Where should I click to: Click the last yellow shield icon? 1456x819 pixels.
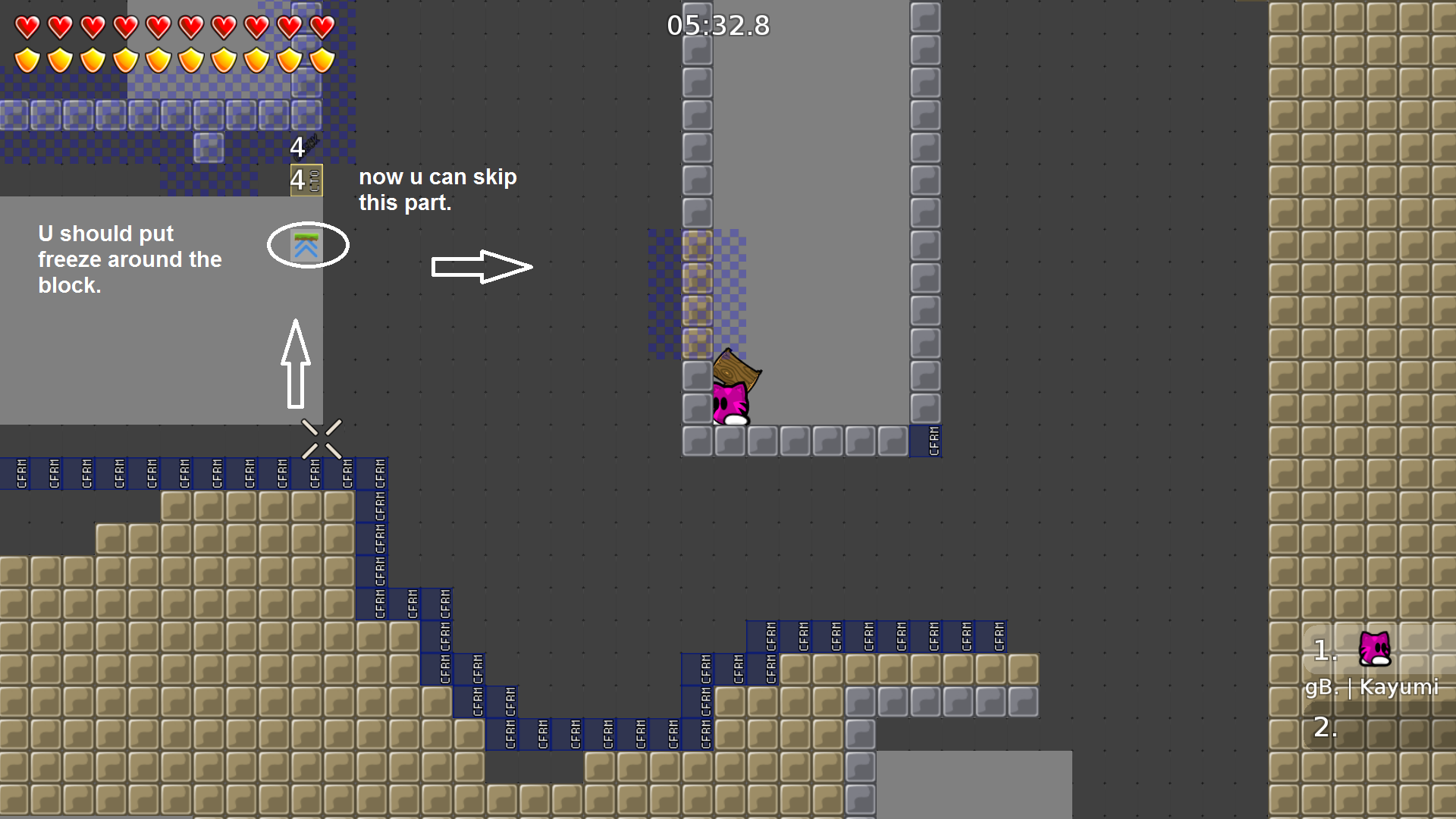coord(321,62)
